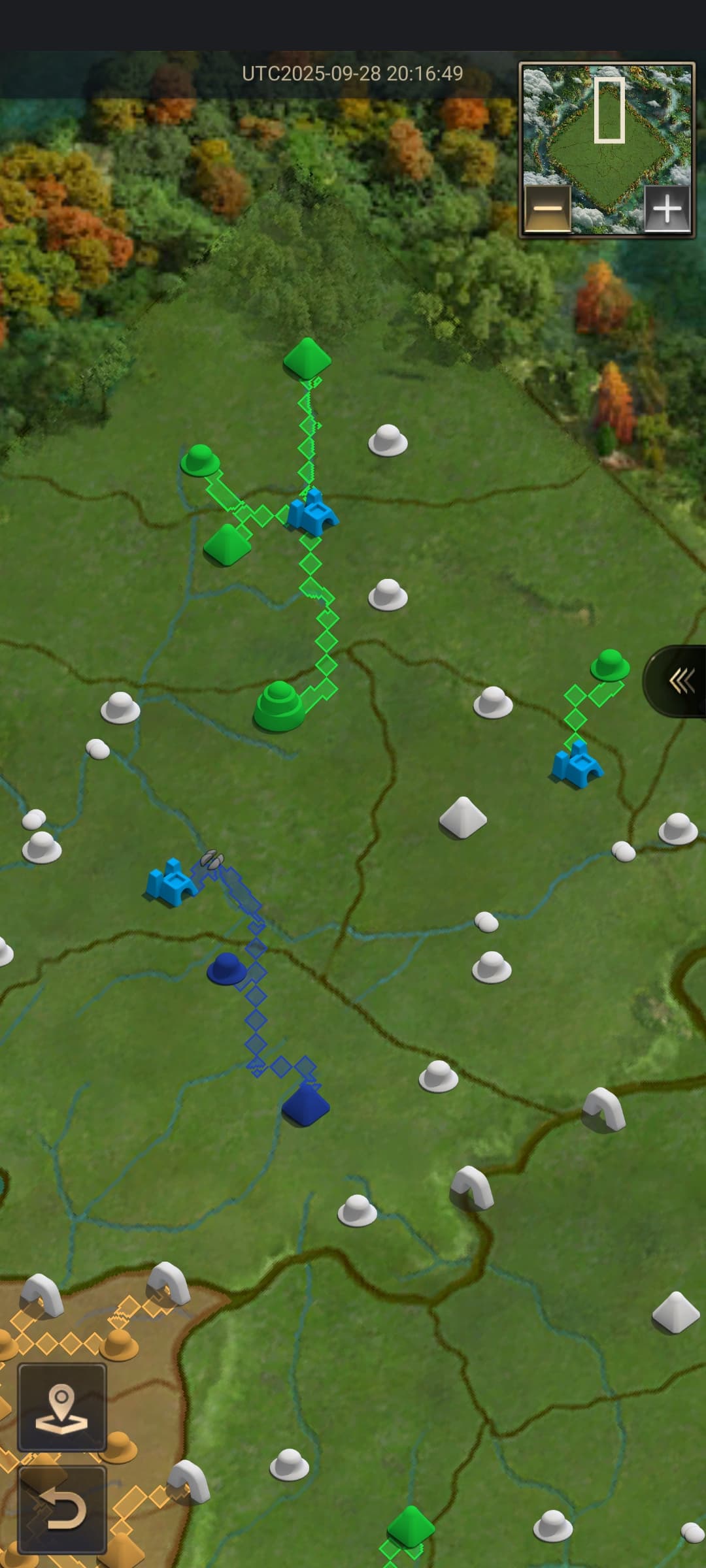This screenshot has width=706, height=1568.
Task: Go back using the return arrow button
Action: (x=62, y=1509)
